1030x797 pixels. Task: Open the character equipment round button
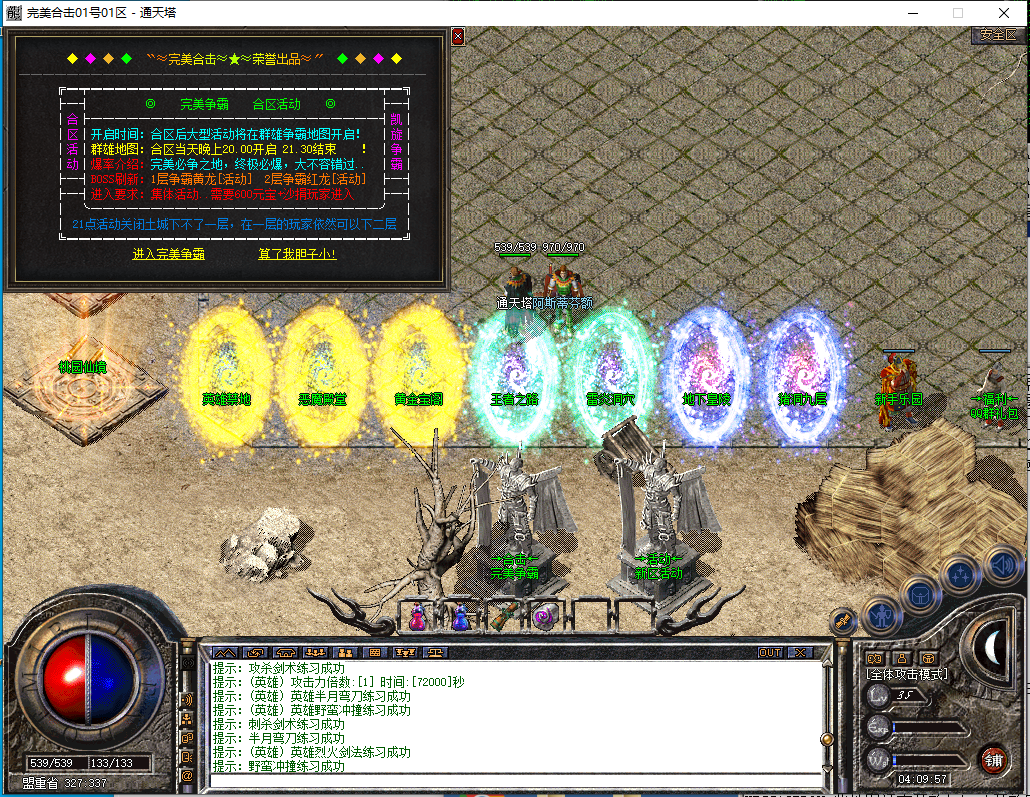882,614
